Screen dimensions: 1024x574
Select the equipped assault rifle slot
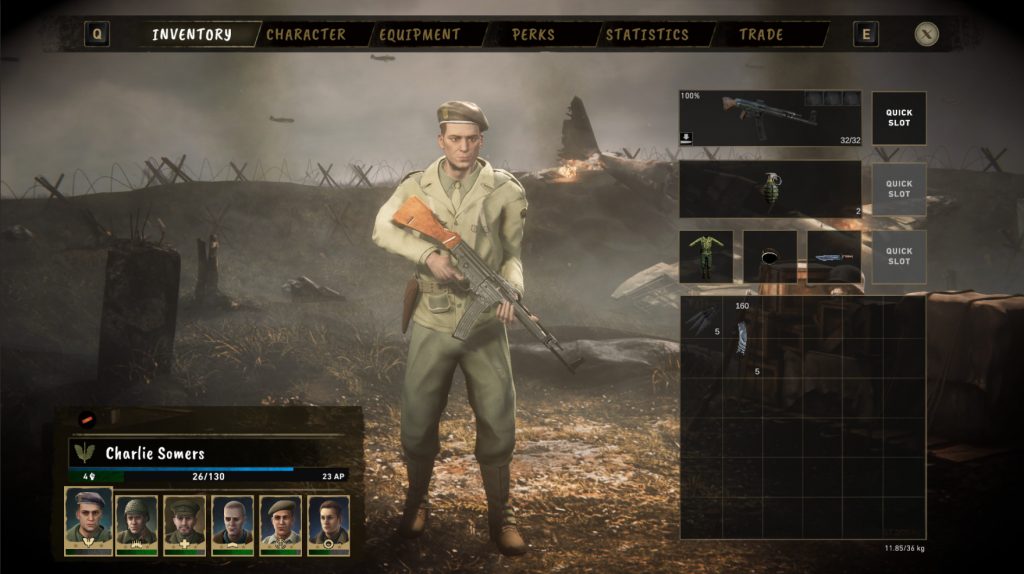(x=770, y=118)
